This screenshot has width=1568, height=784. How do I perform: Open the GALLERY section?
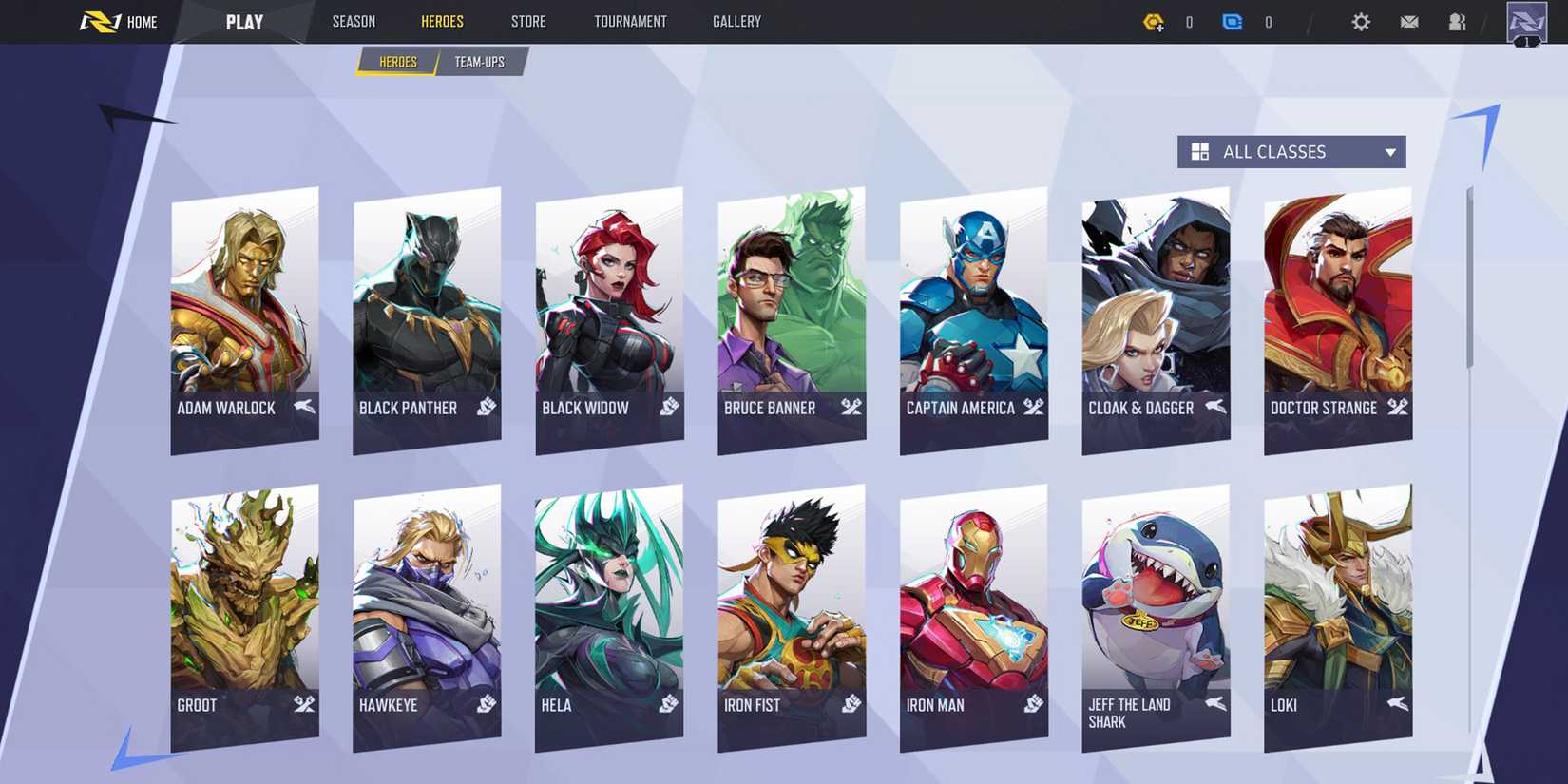point(736,21)
